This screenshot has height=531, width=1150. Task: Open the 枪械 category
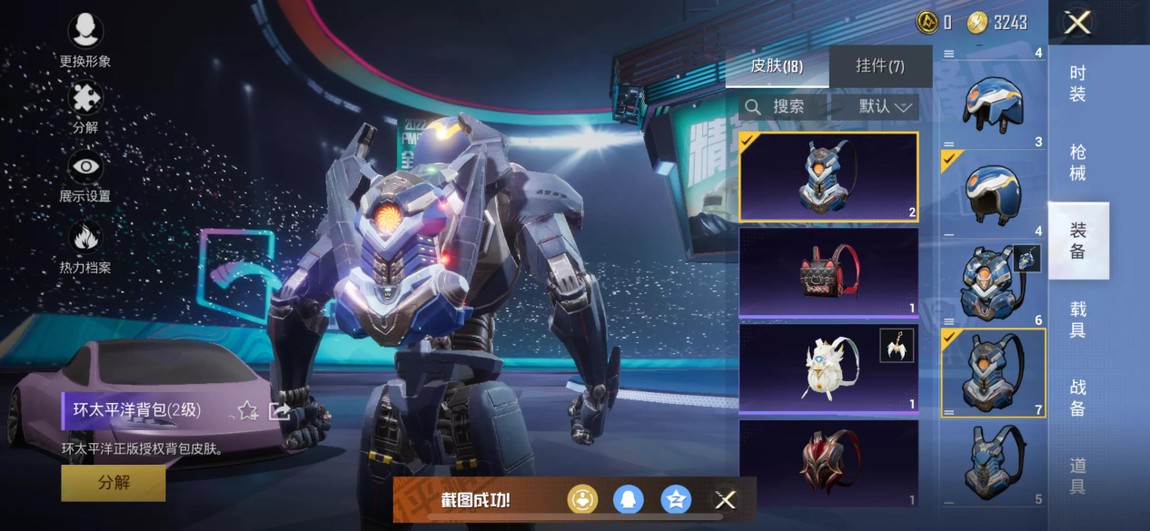click(1078, 162)
